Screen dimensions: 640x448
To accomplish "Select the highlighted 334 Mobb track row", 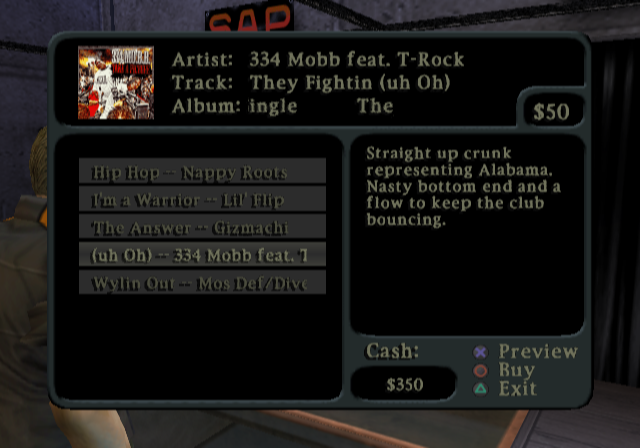I will click(x=202, y=255).
